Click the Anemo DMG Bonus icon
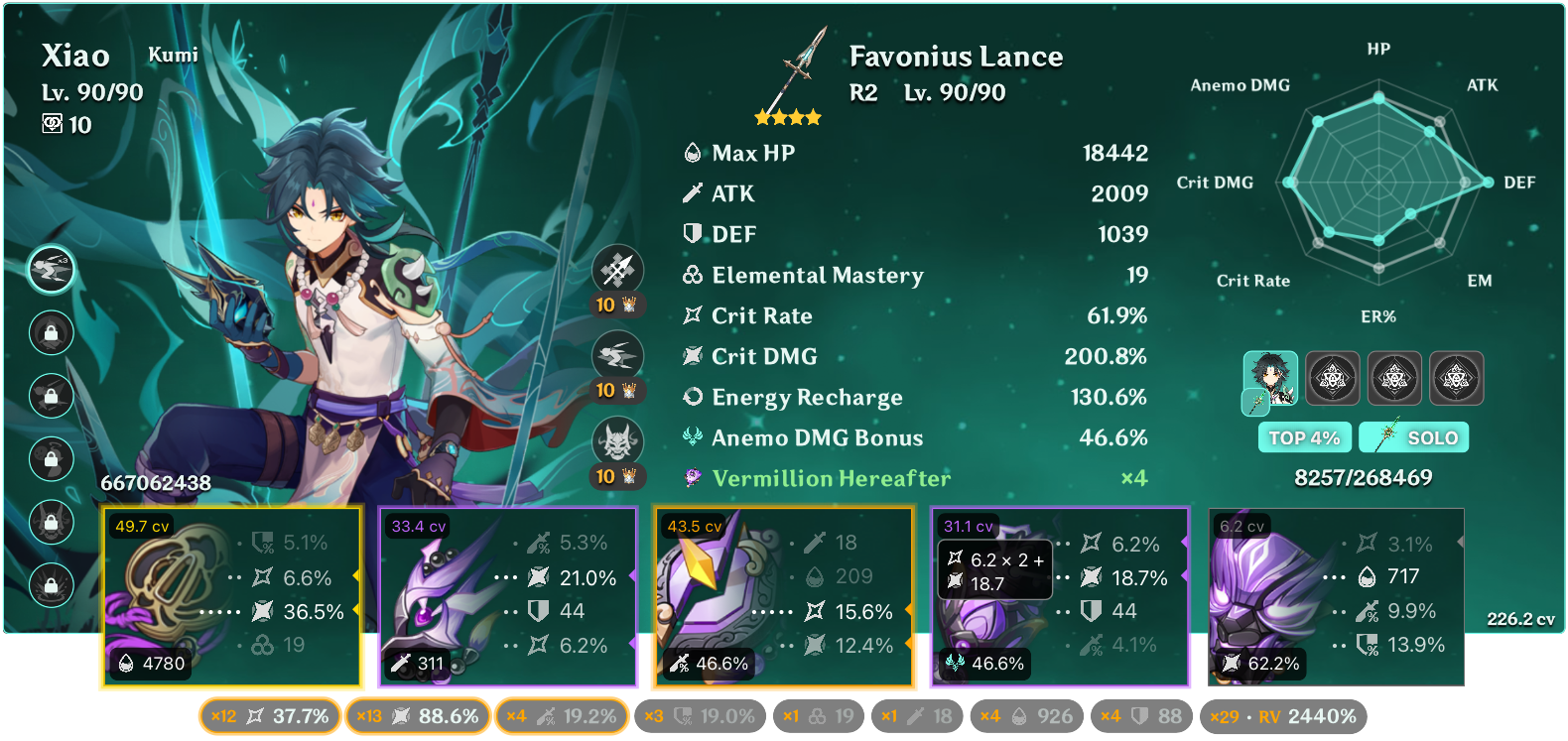Viewport: 1568px width, 741px height. (x=691, y=437)
